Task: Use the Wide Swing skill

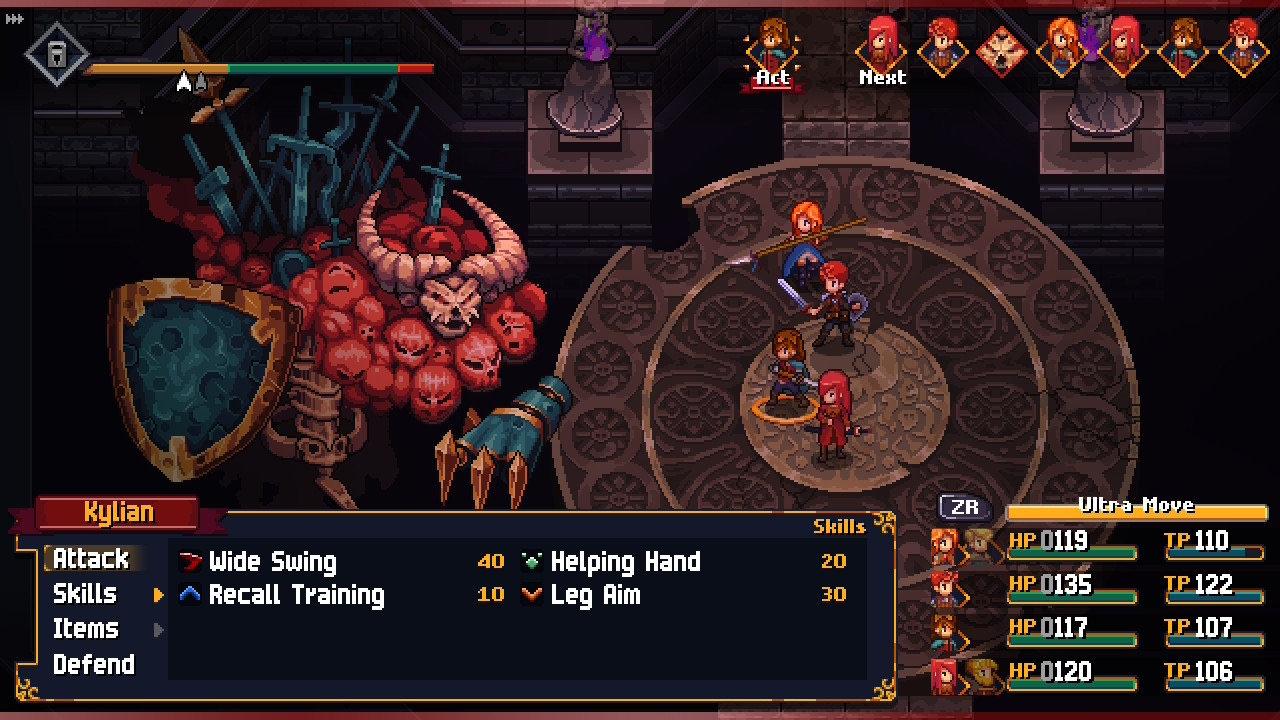Action: 272,562
